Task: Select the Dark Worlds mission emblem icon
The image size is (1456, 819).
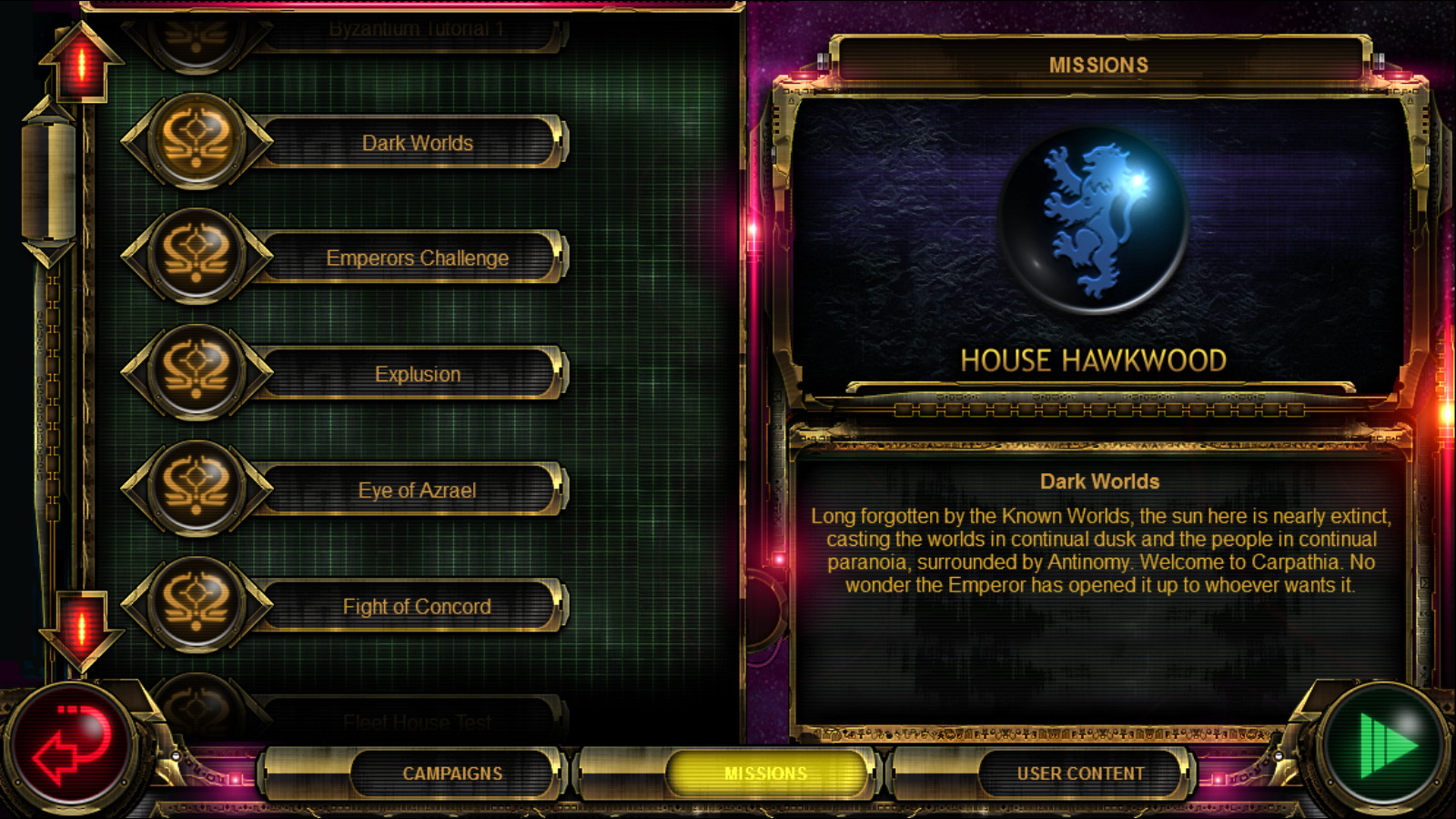Action: pyautogui.click(x=196, y=142)
